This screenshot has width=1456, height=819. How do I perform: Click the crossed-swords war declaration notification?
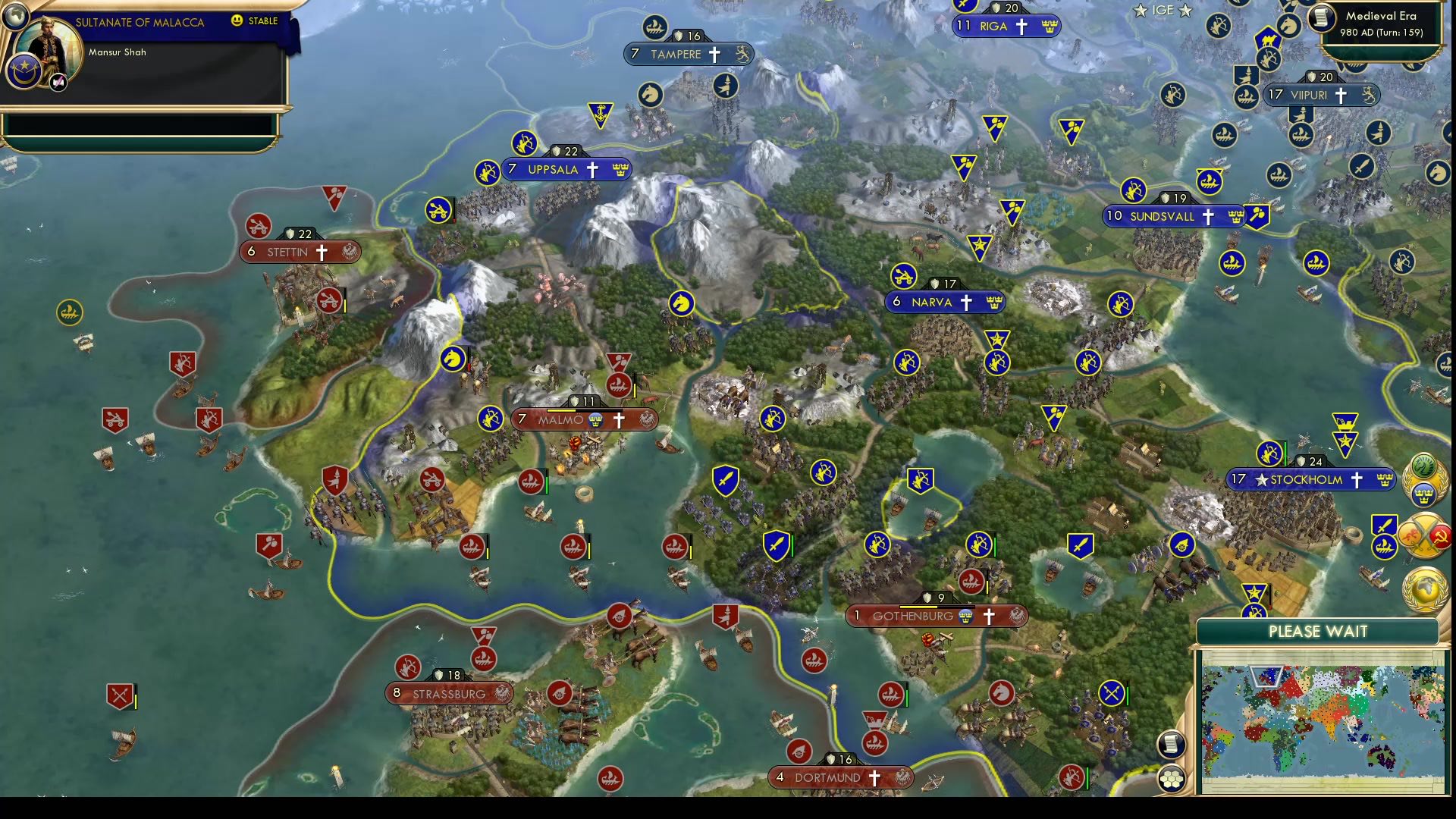pyautogui.click(x=1424, y=535)
